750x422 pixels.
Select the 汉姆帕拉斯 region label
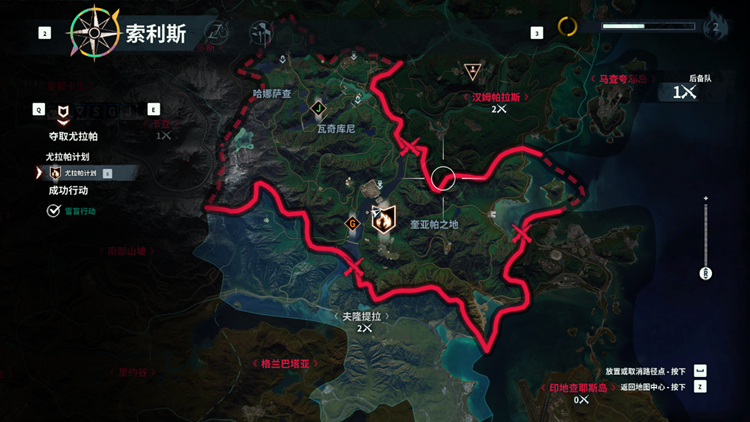coord(498,98)
